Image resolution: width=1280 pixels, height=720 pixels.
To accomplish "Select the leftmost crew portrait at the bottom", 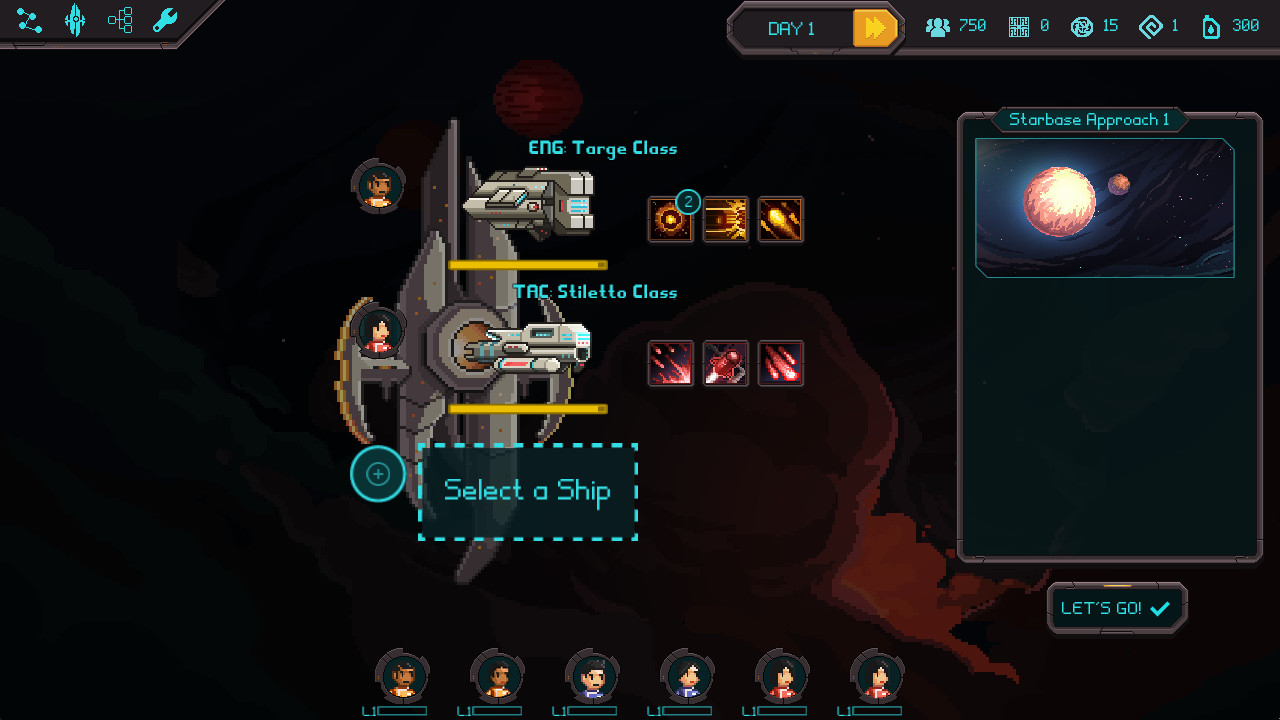I will (x=402, y=676).
